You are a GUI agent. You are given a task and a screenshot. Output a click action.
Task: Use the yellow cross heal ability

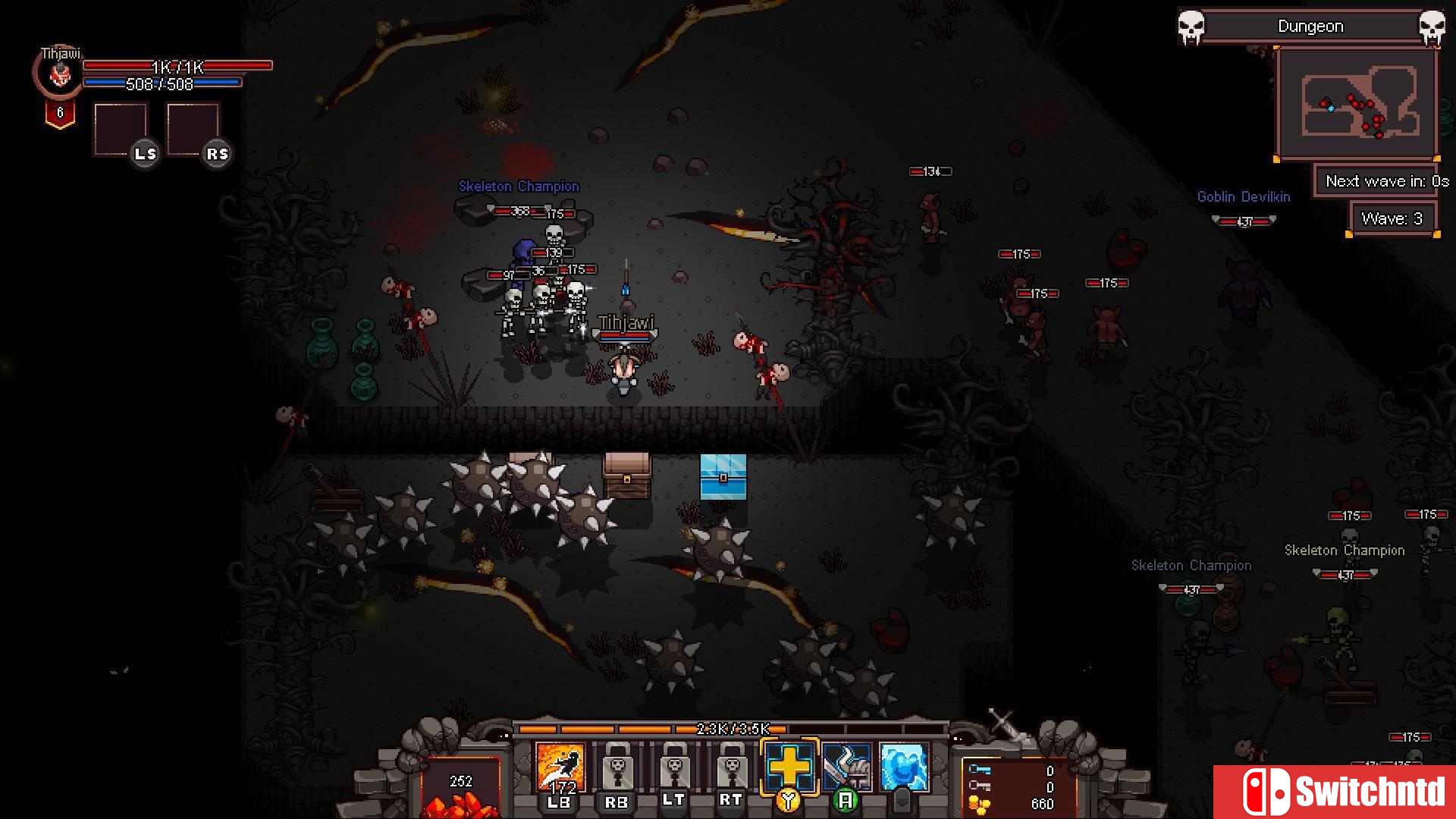(x=789, y=766)
